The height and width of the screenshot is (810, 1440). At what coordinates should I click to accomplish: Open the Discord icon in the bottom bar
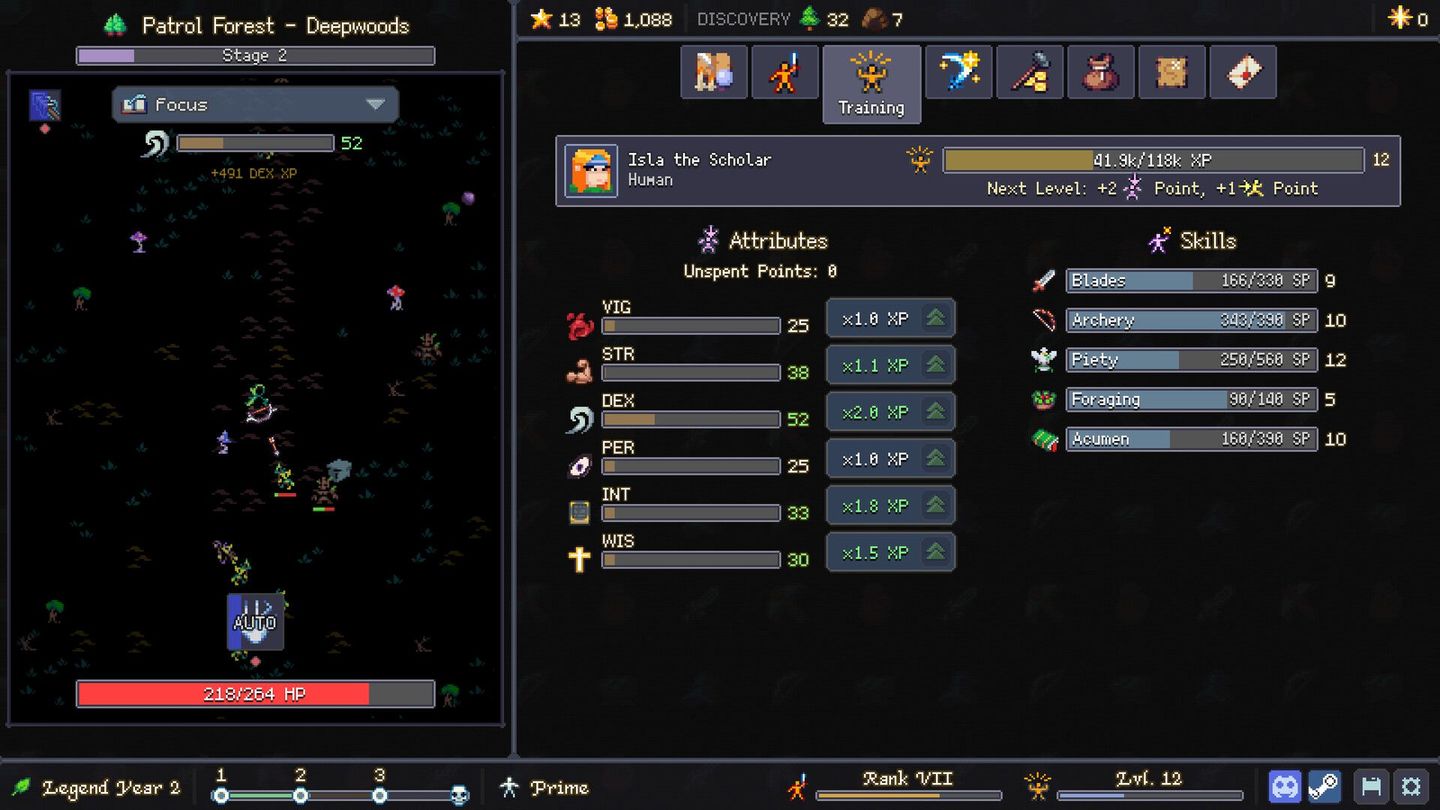coord(1285,786)
